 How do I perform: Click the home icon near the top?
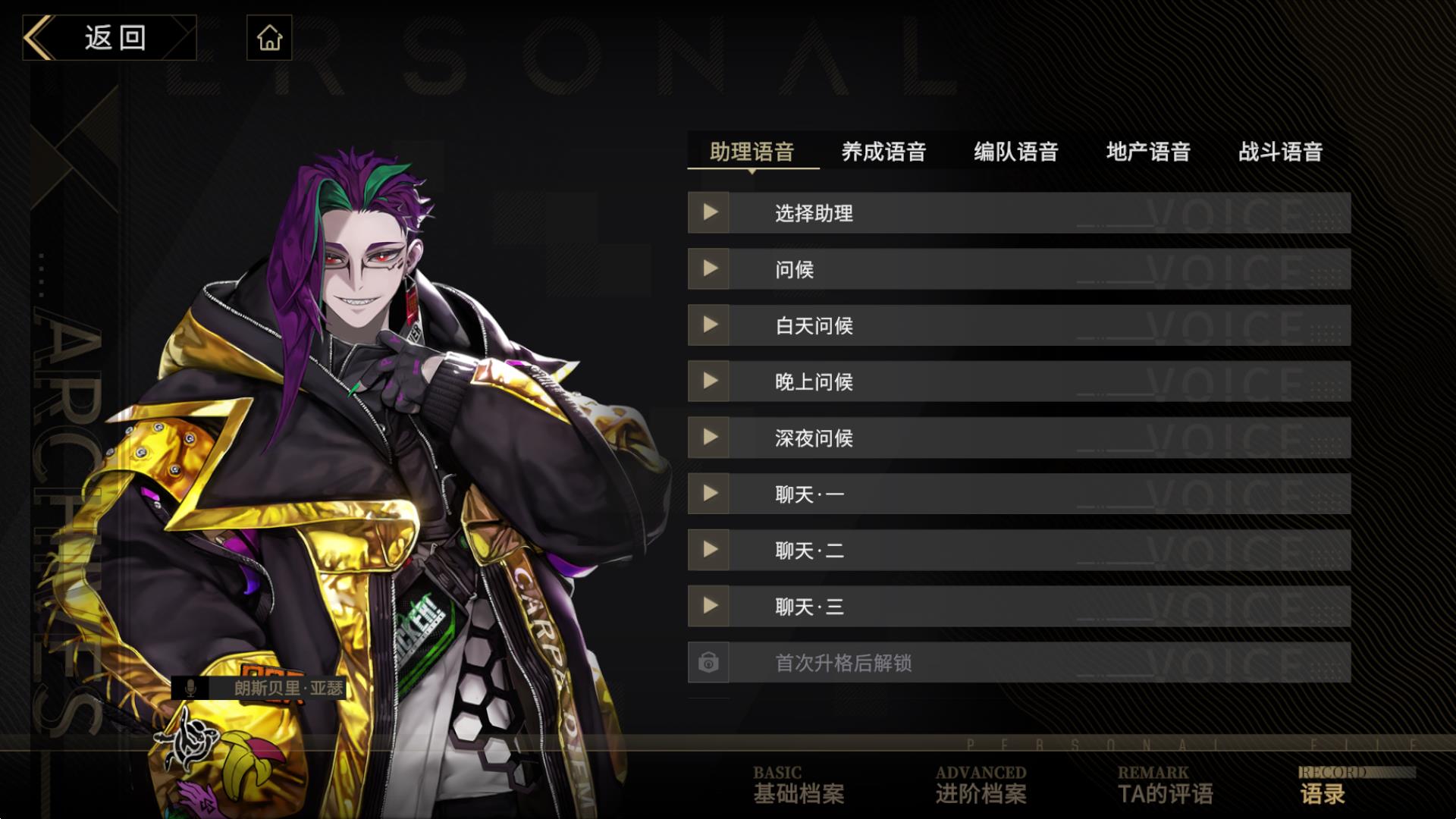tap(270, 37)
